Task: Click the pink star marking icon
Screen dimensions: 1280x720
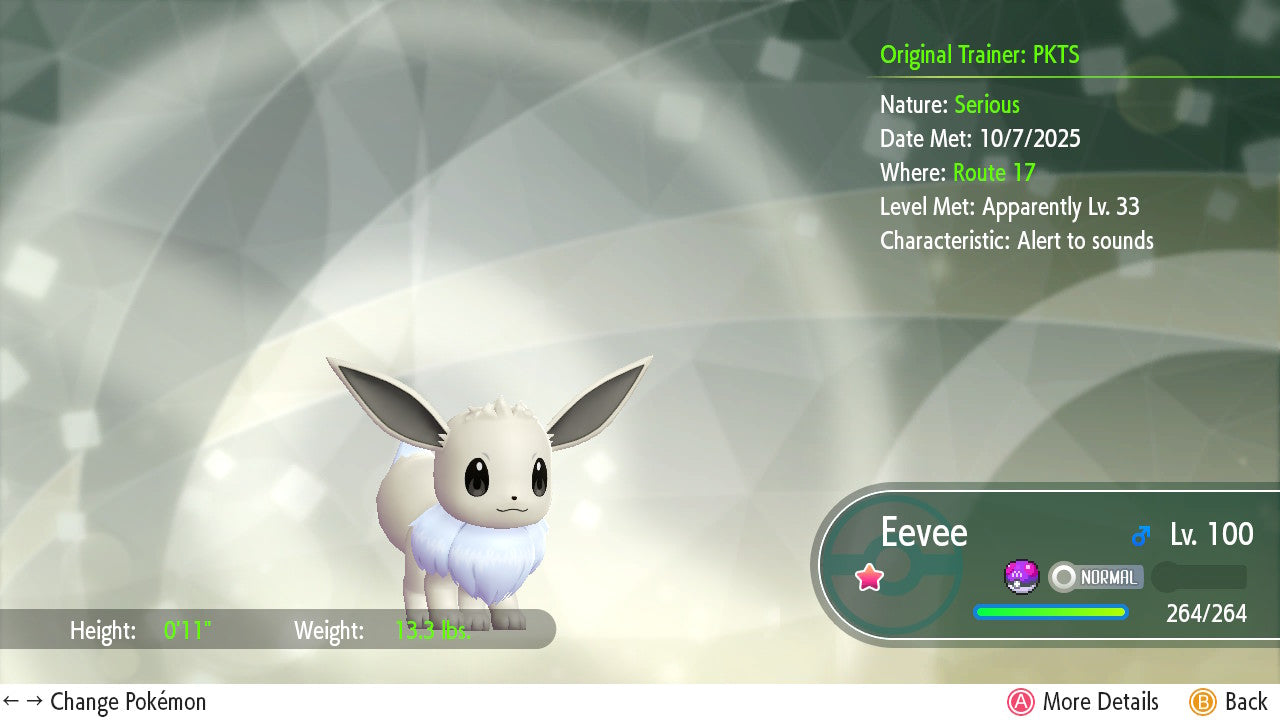Action: (869, 577)
